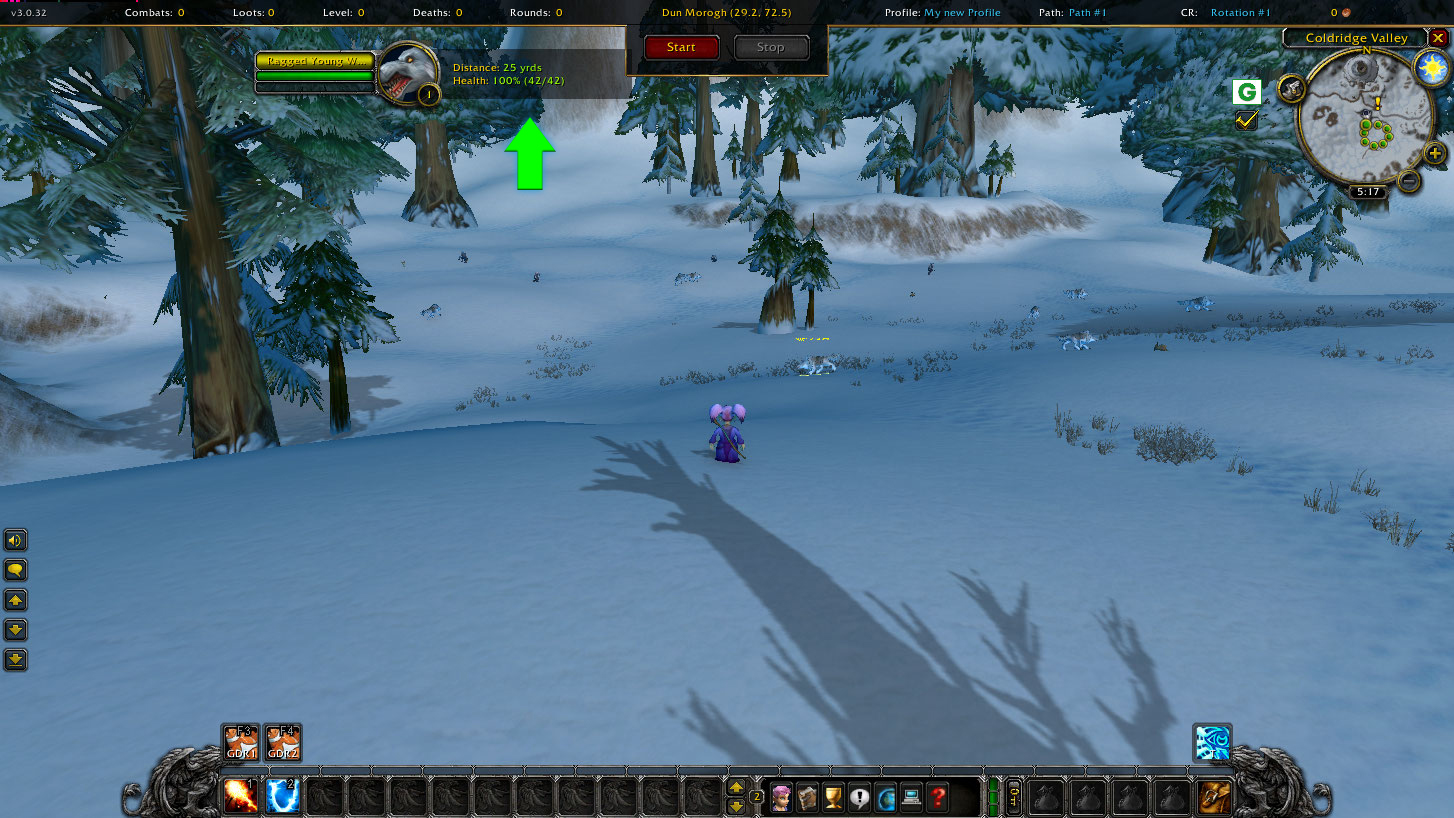The width and height of the screenshot is (1454, 818).
Task: Toggle the yellow checkmark box
Action: (1246, 120)
